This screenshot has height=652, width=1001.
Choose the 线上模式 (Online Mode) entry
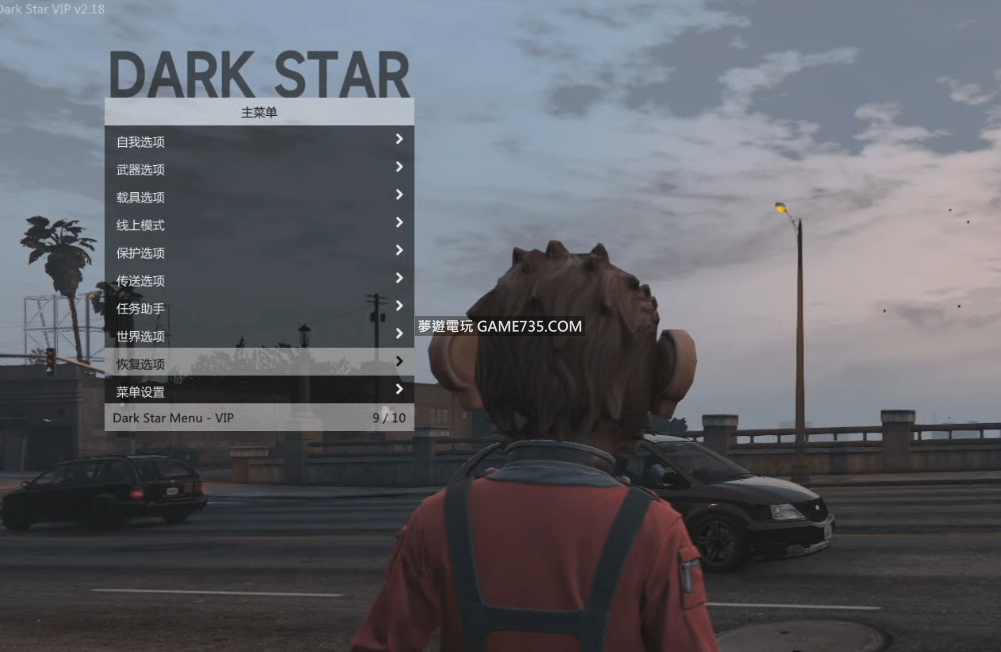tap(259, 225)
